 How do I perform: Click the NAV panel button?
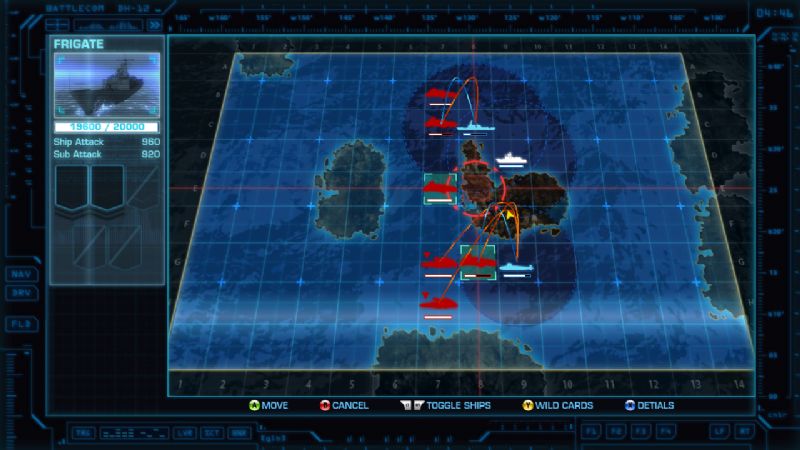(19, 274)
